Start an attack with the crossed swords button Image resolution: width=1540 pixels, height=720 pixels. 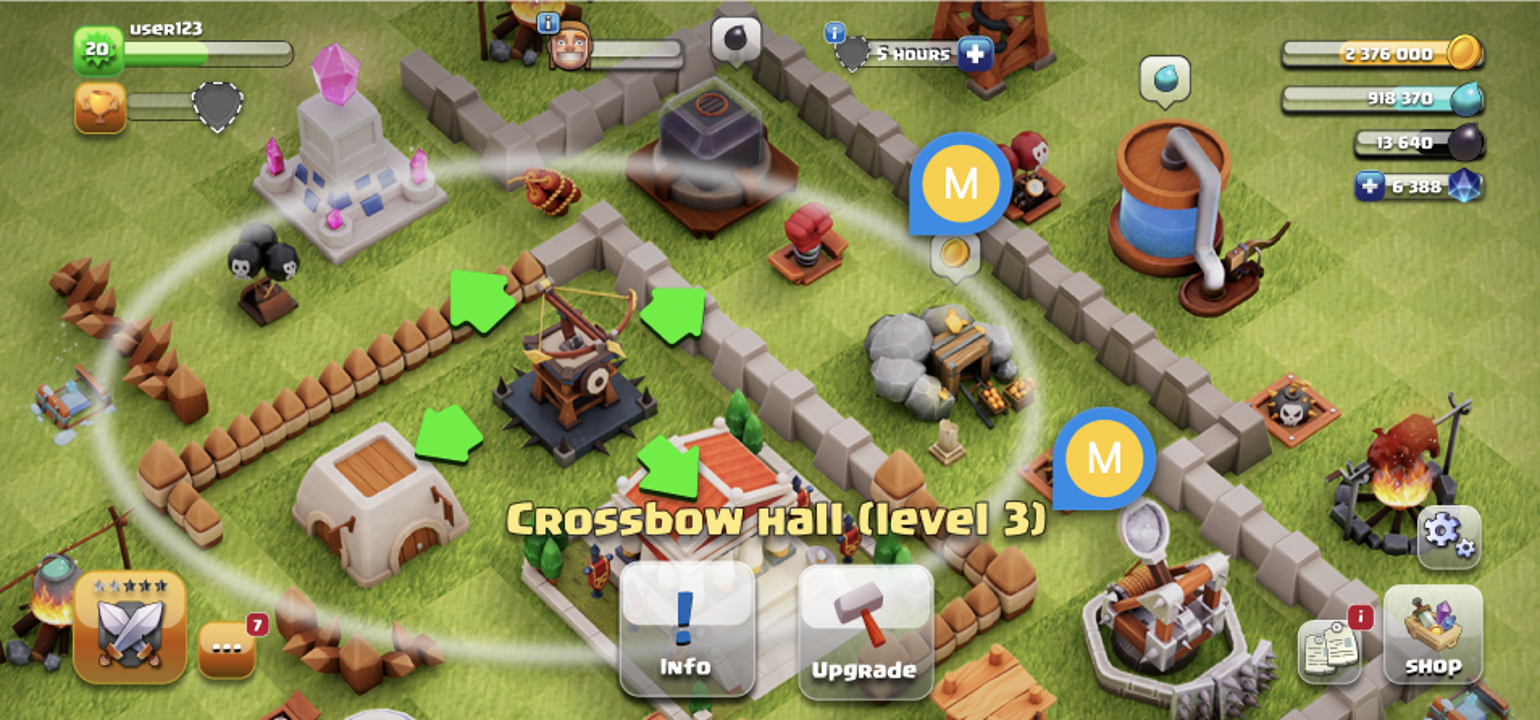[130, 627]
